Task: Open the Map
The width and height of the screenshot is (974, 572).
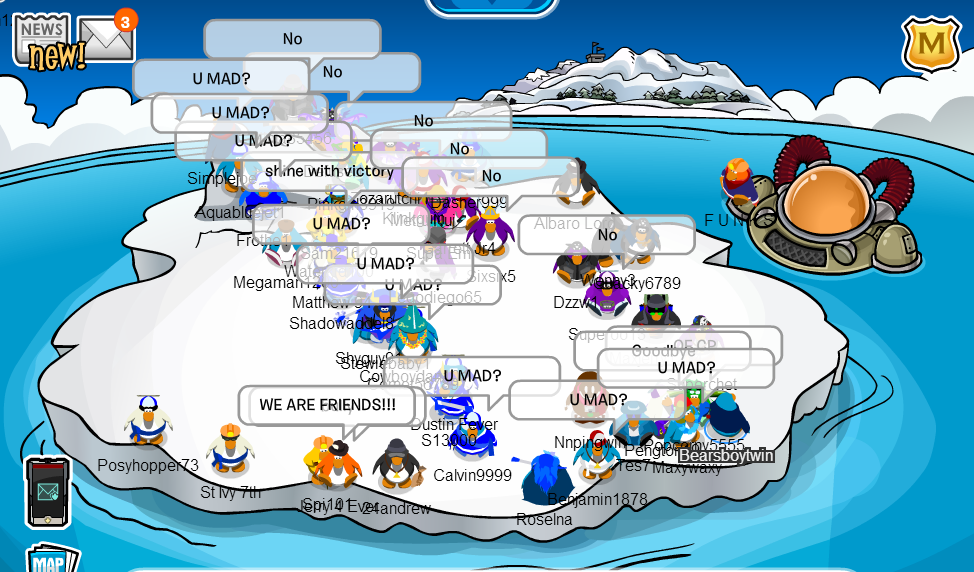Action: coord(50,558)
